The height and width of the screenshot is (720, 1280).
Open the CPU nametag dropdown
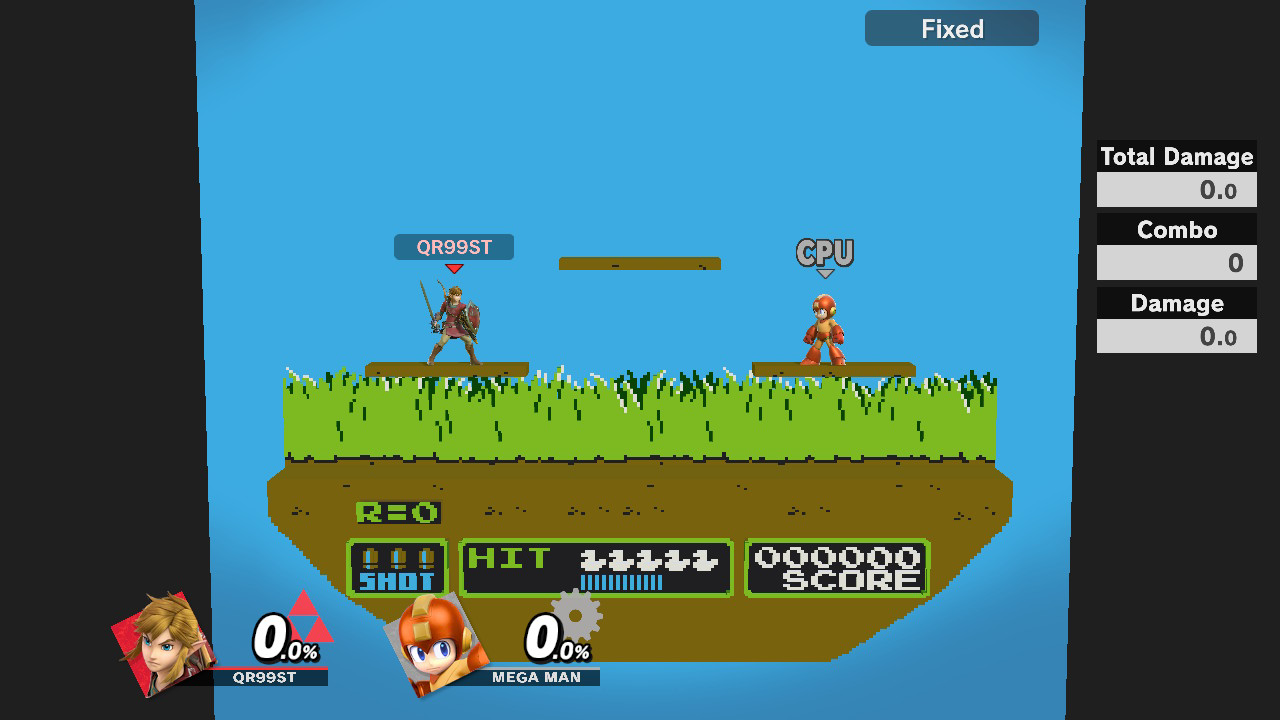[x=826, y=252]
